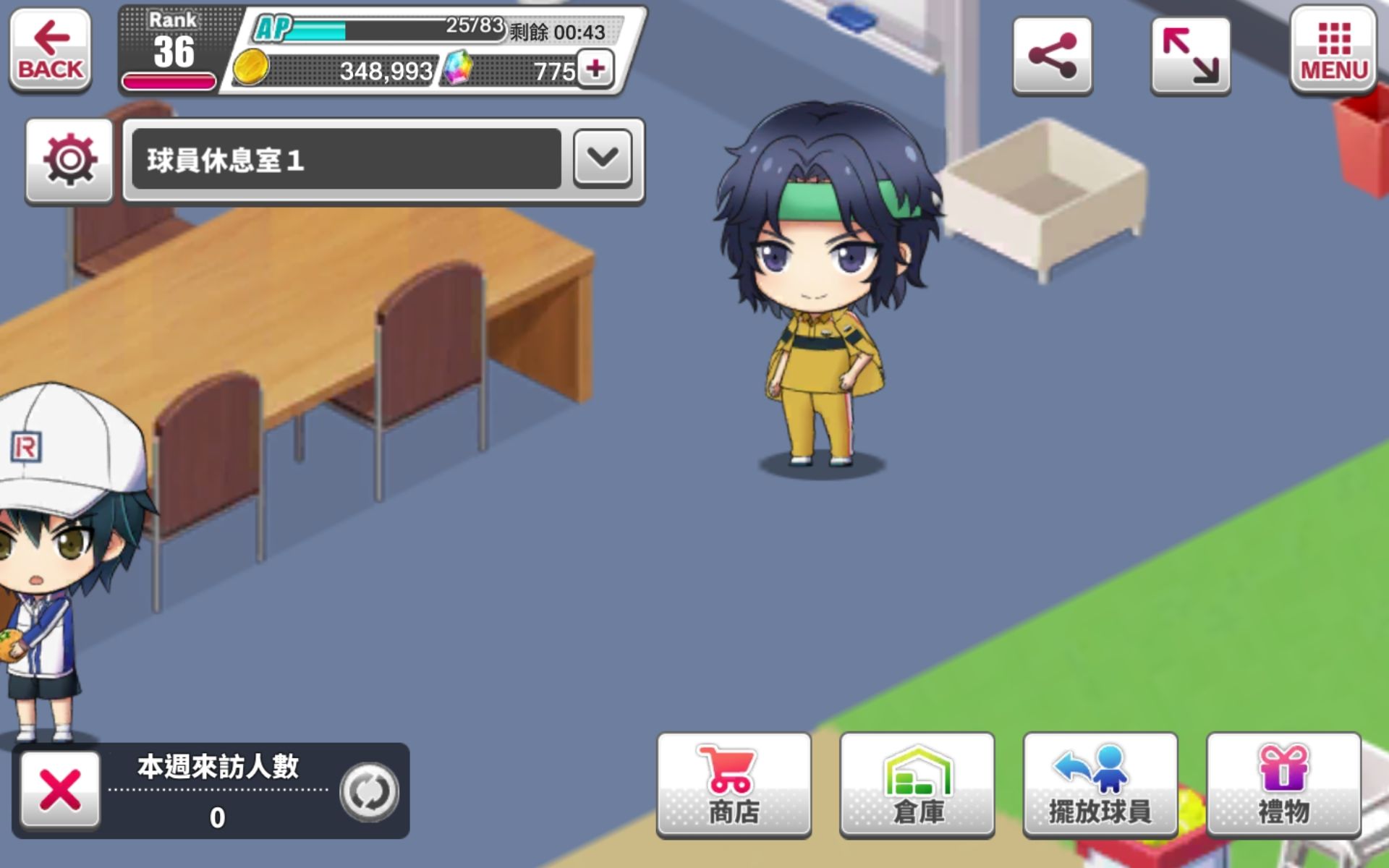Open the 倉庫 warehouse
The height and width of the screenshot is (868, 1389).
click(x=917, y=786)
